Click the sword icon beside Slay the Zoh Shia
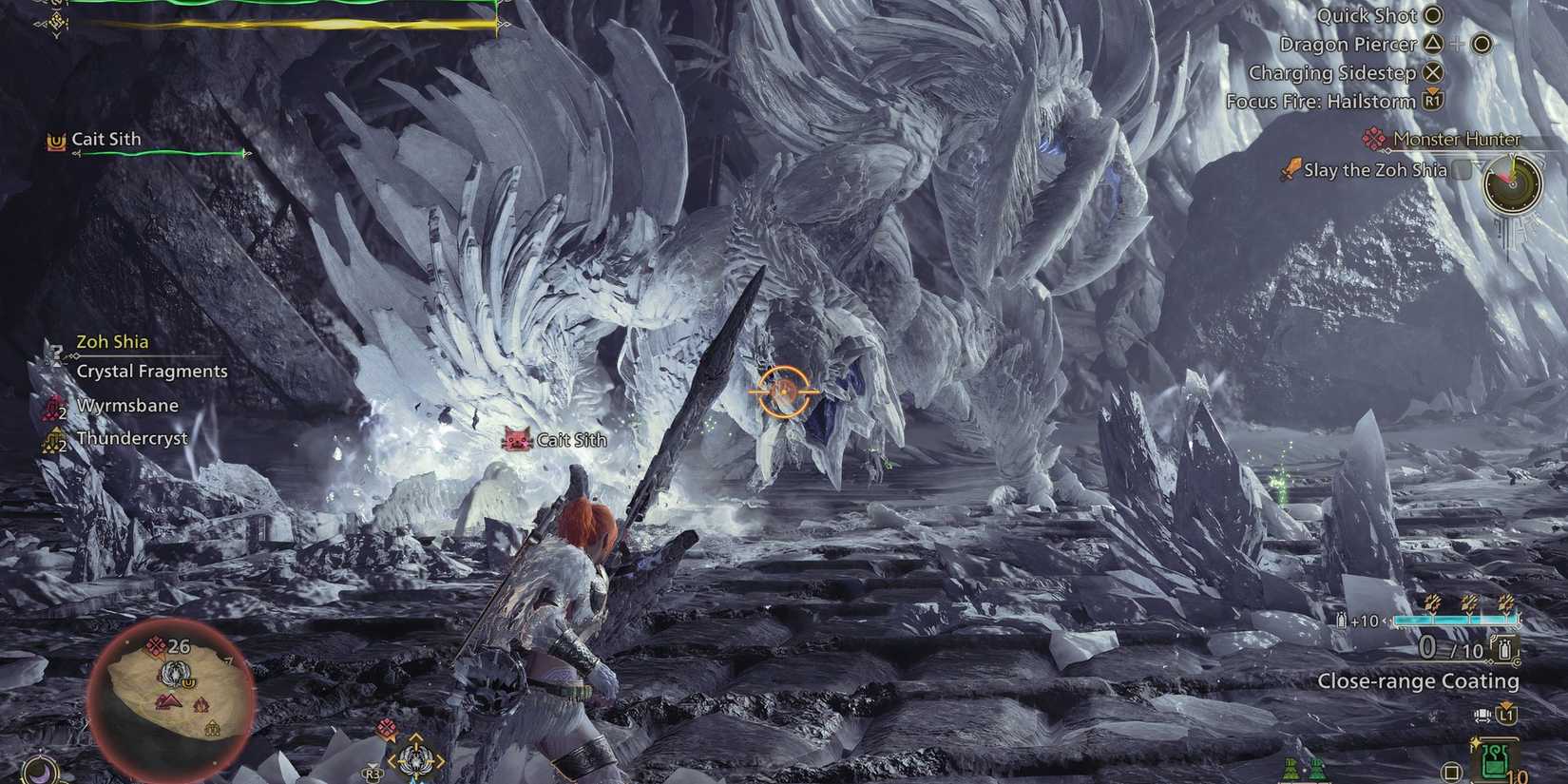 1290,169
